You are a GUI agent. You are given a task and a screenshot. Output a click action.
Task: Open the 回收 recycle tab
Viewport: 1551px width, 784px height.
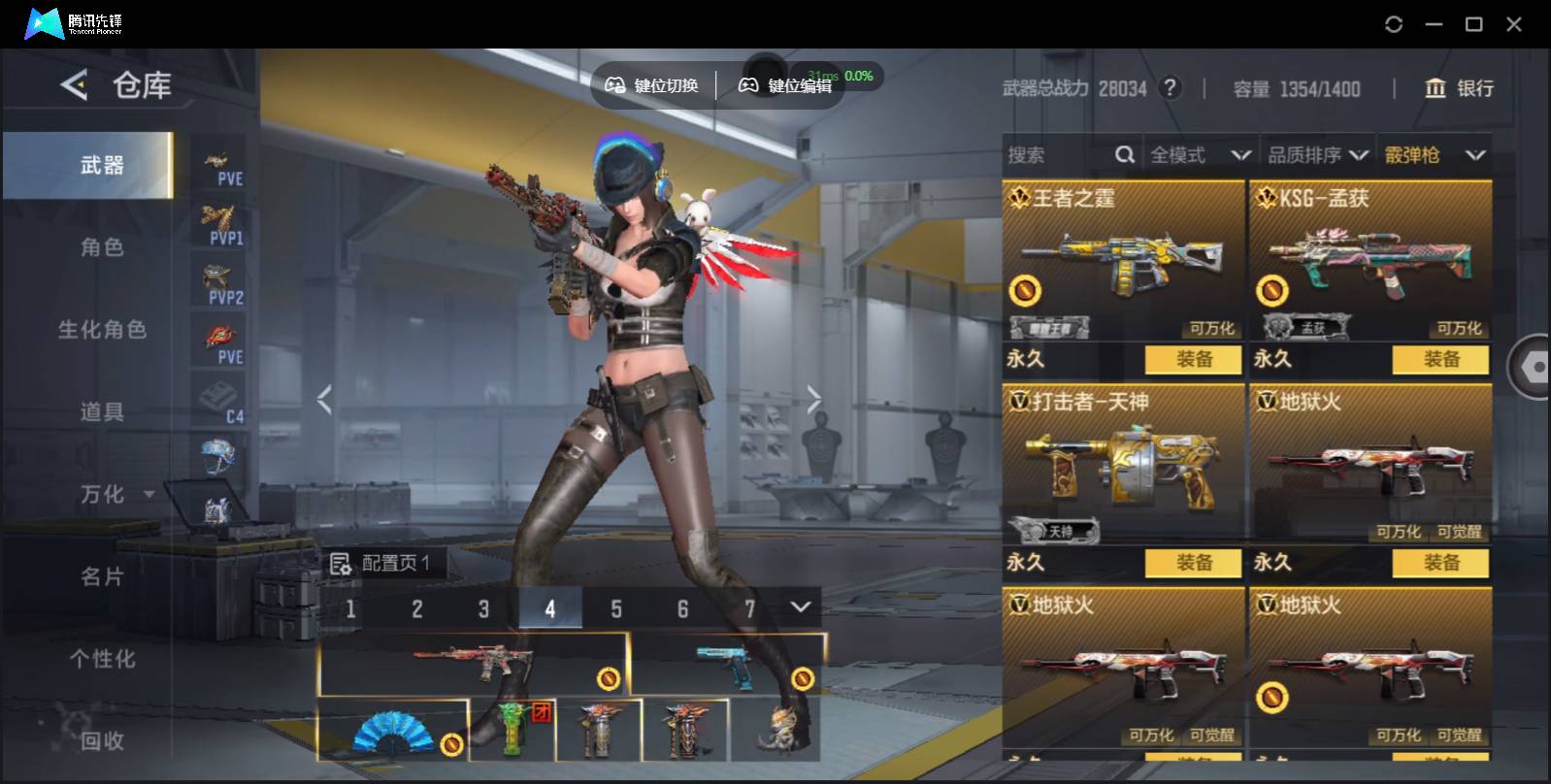102,740
